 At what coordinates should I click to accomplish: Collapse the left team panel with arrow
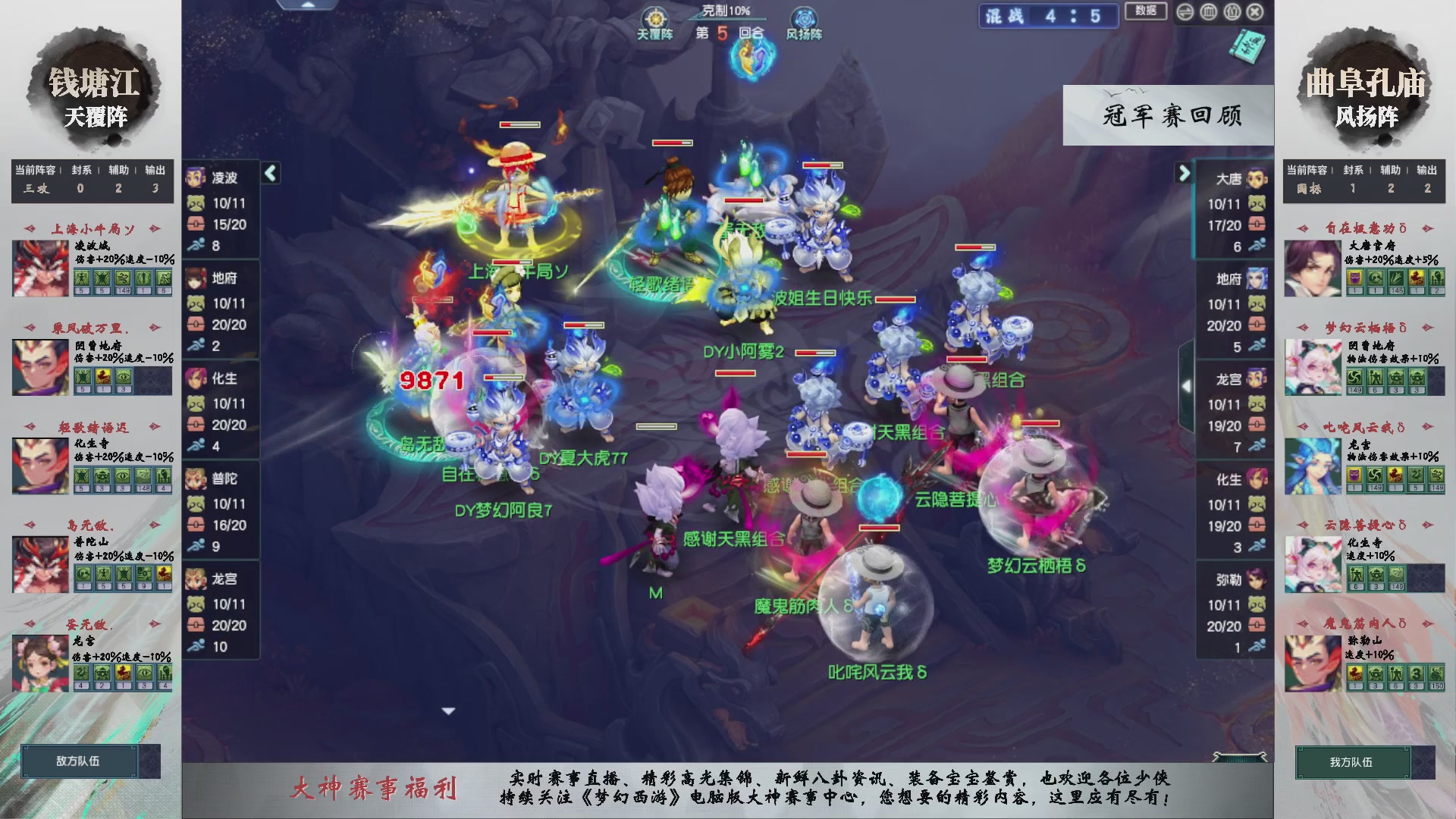269,173
